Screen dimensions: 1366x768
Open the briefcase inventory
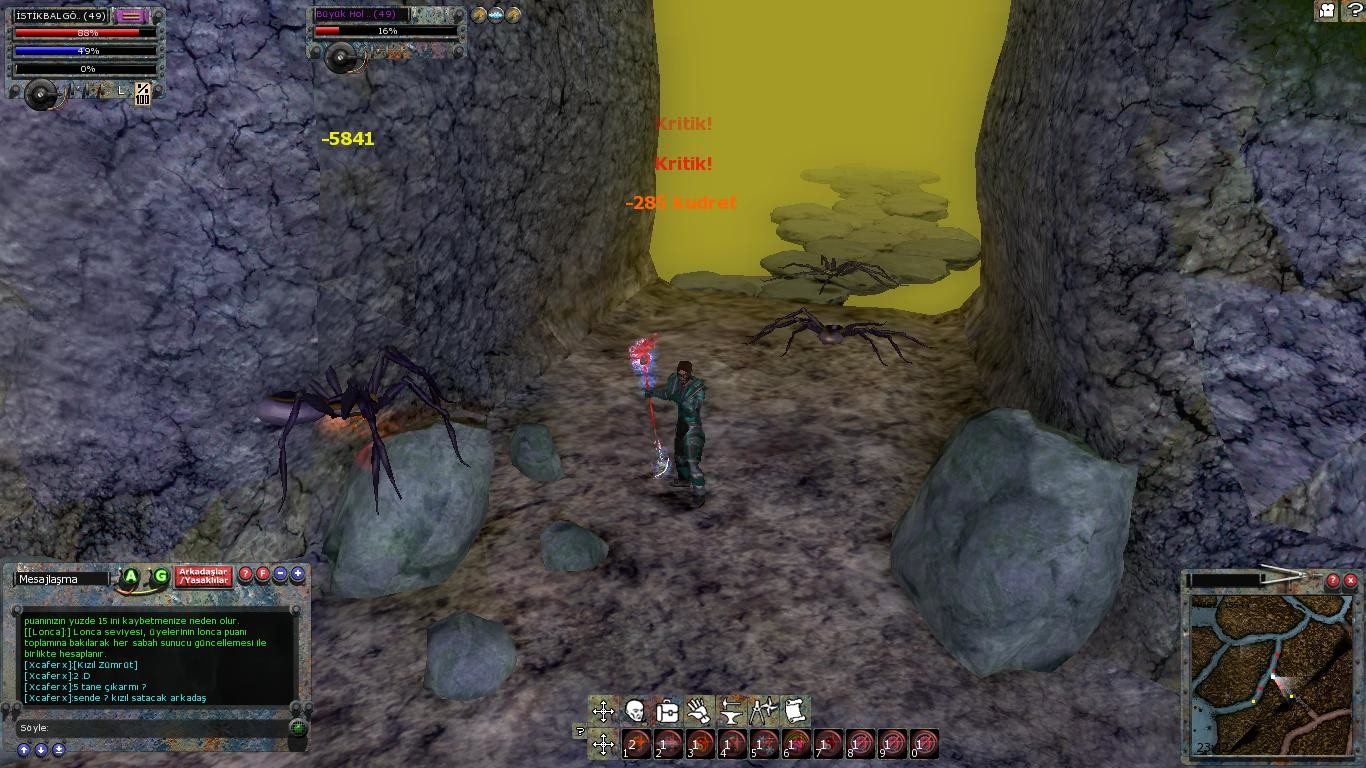point(667,711)
